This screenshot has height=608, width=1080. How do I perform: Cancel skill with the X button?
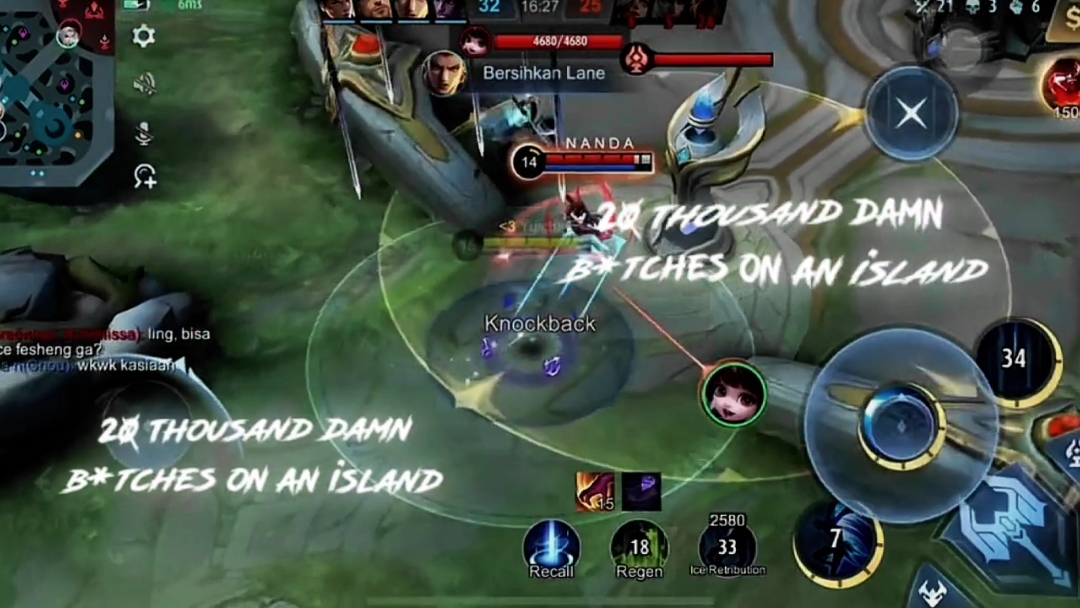(911, 113)
